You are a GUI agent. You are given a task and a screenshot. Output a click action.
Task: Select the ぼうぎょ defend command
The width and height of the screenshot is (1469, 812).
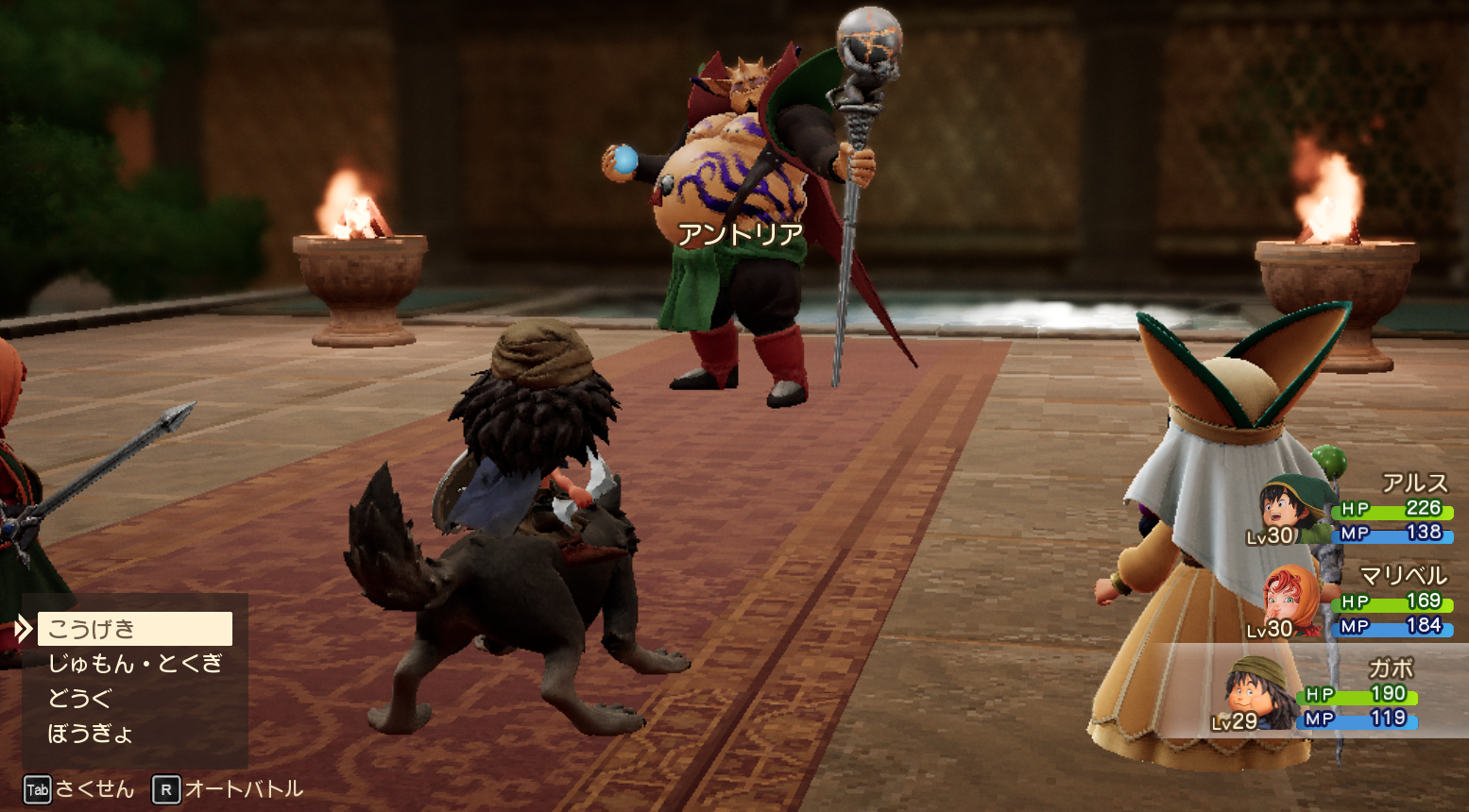click(x=91, y=734)
